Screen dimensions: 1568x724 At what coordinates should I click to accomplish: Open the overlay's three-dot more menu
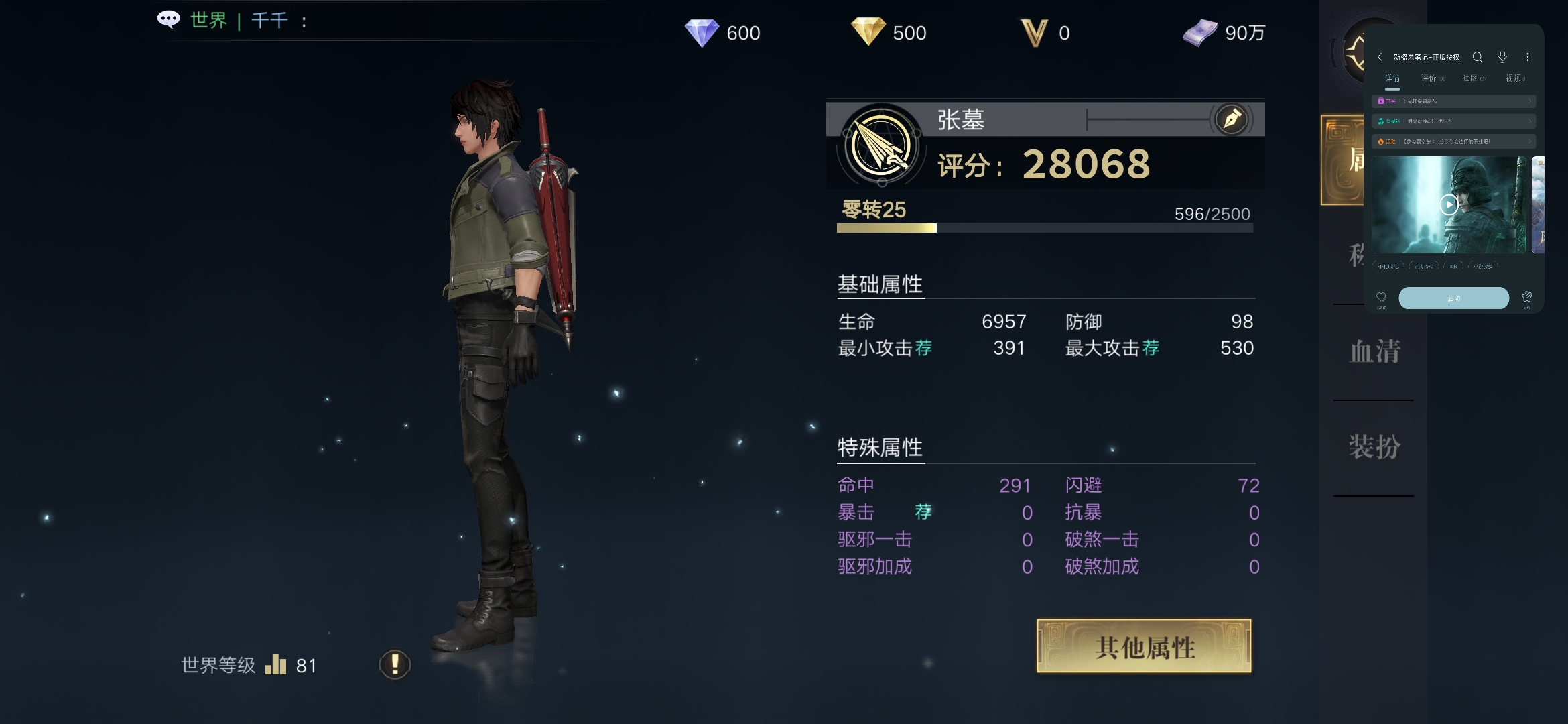(1528, 57)
